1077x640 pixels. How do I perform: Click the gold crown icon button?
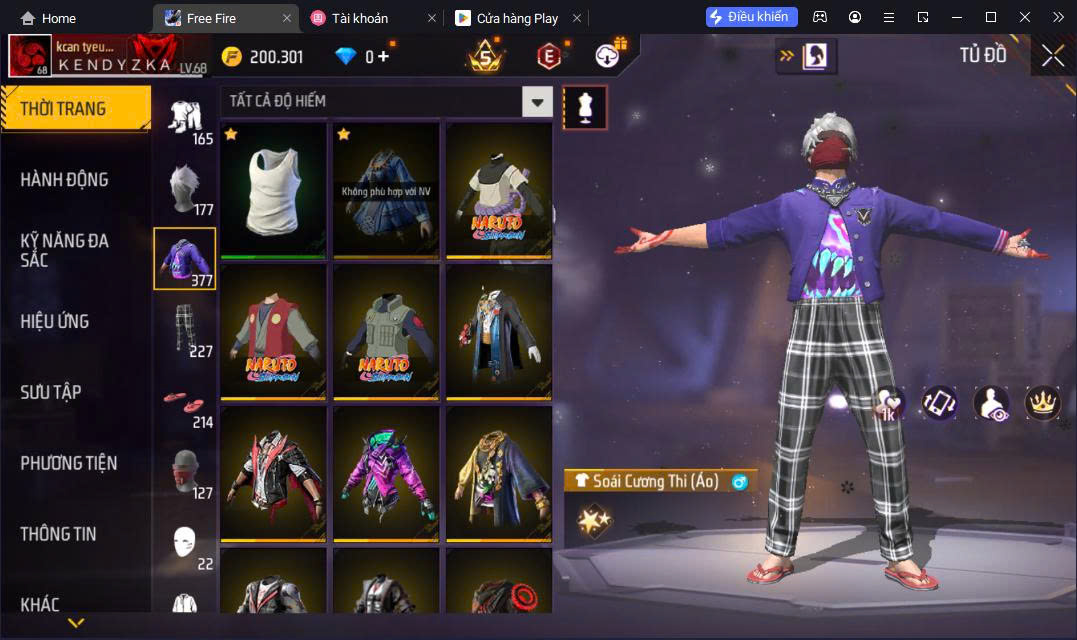click(1043, 403)
